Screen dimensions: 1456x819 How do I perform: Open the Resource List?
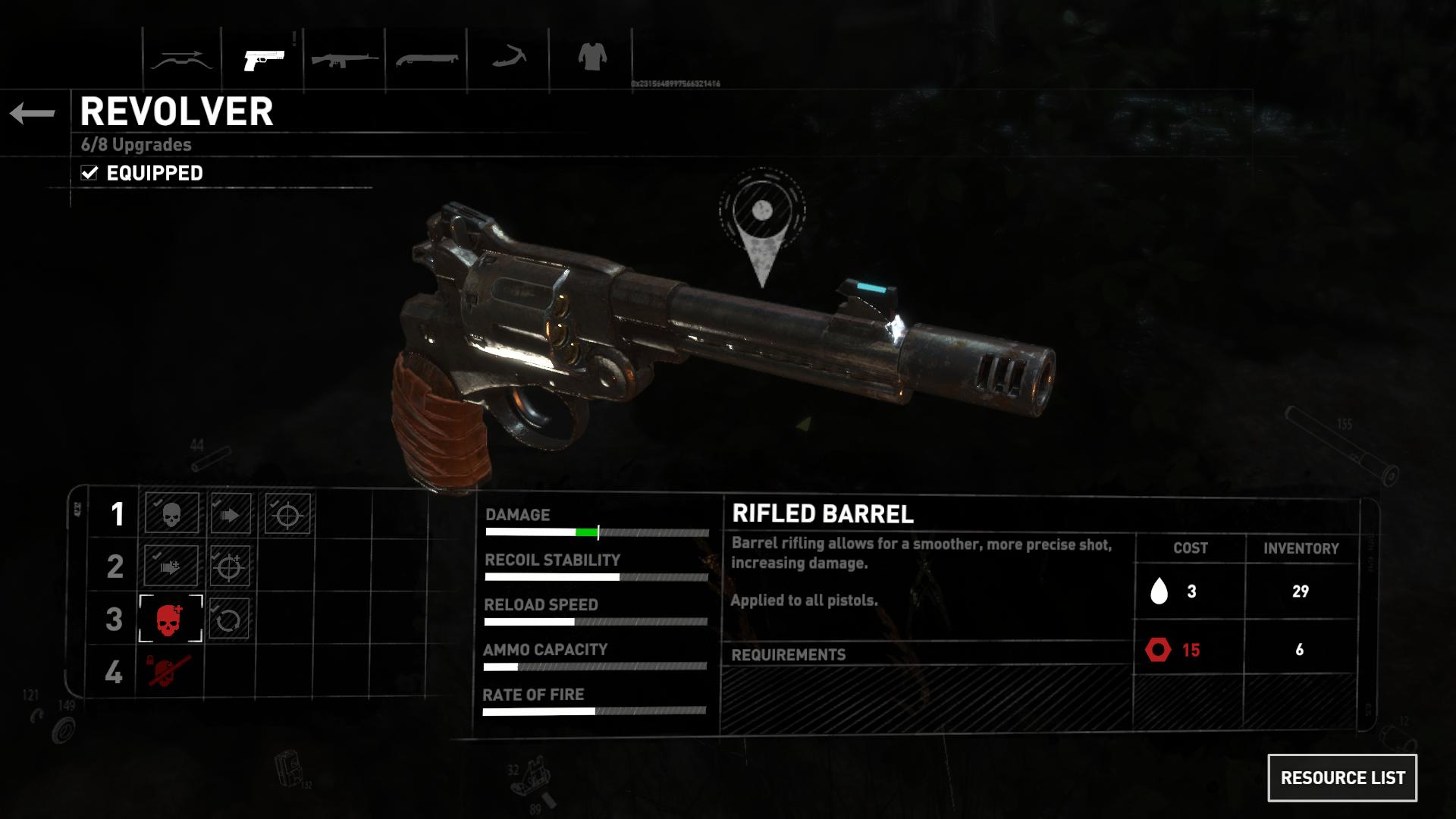(1342, 777)
